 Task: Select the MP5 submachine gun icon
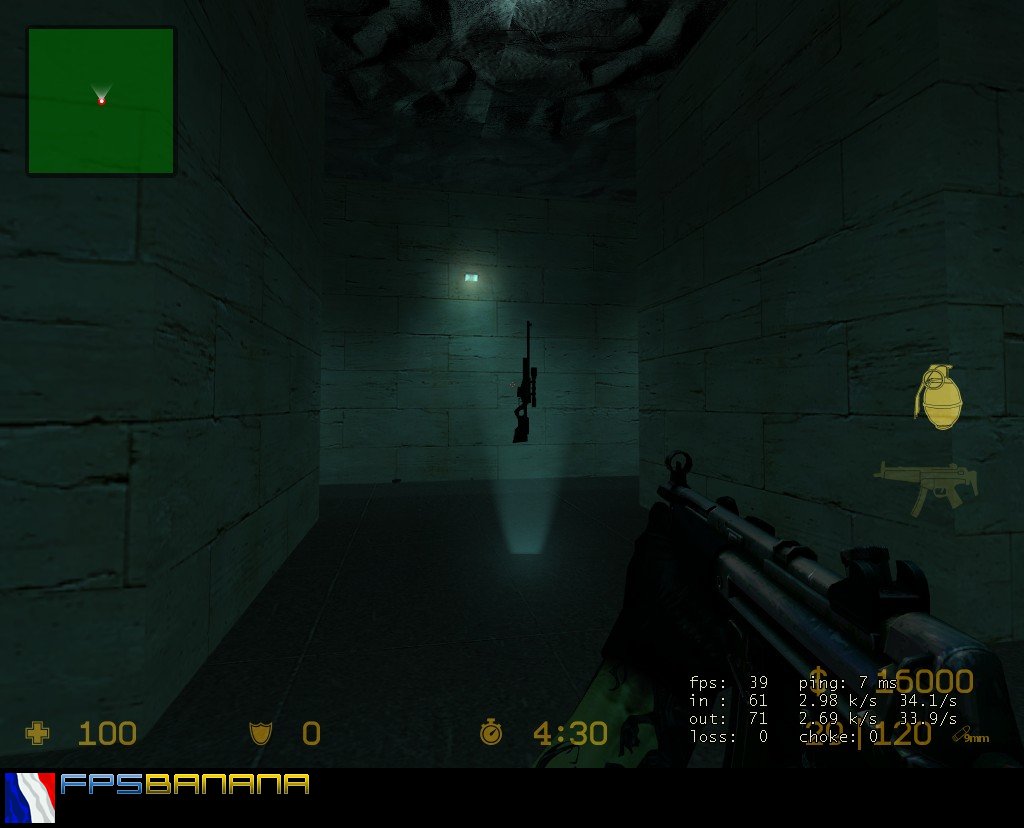925,487
